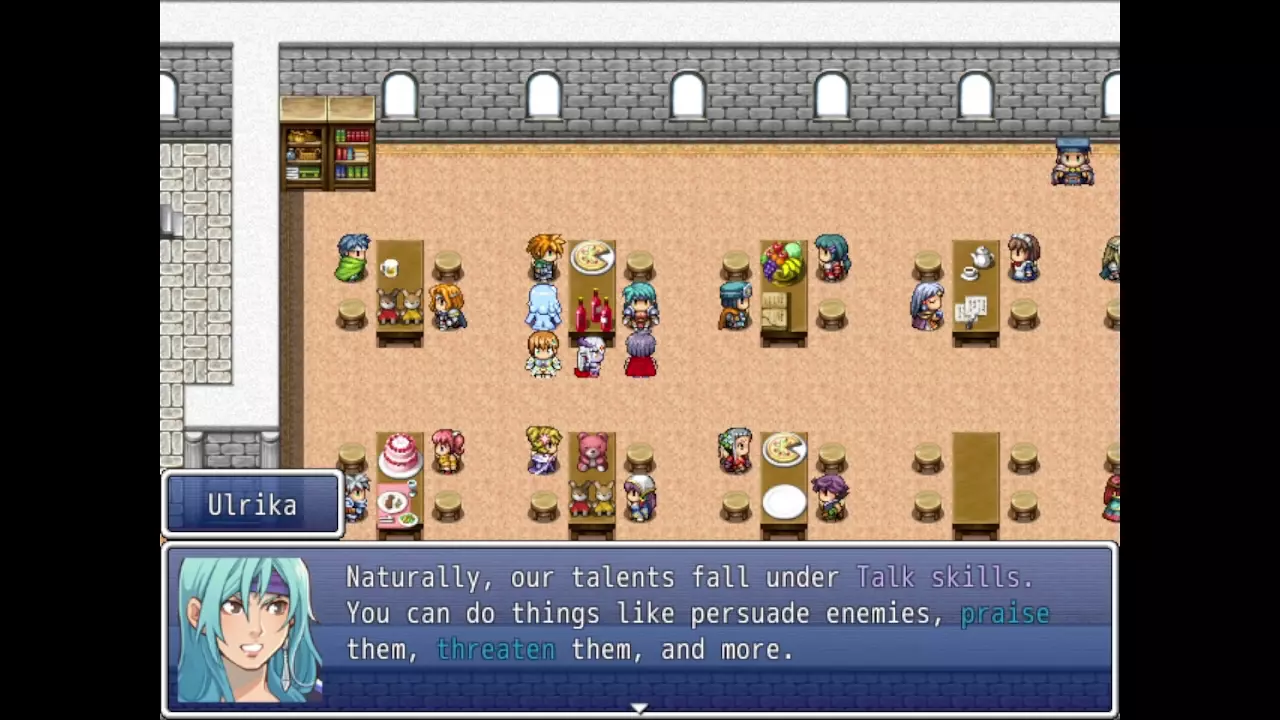1280x720 pixels.
Task: Click the dialogue continue arrow
Action: 639,708
